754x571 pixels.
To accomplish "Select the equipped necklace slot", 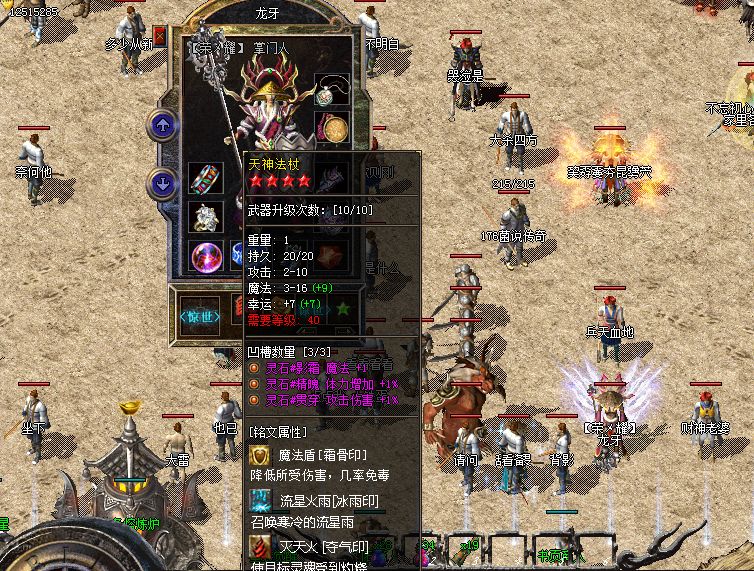I will [331, 91].
